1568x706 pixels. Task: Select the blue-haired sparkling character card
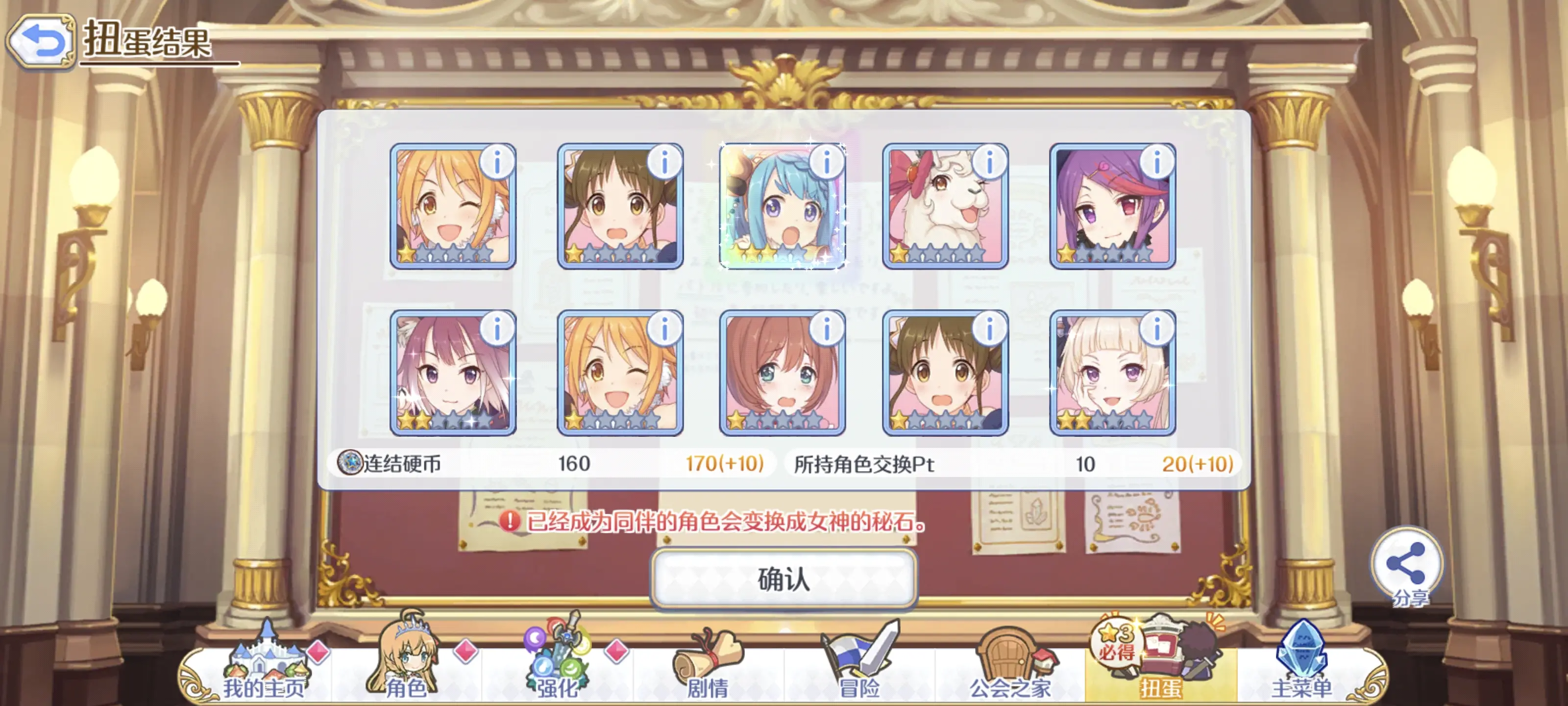click(x=782, y=207)
